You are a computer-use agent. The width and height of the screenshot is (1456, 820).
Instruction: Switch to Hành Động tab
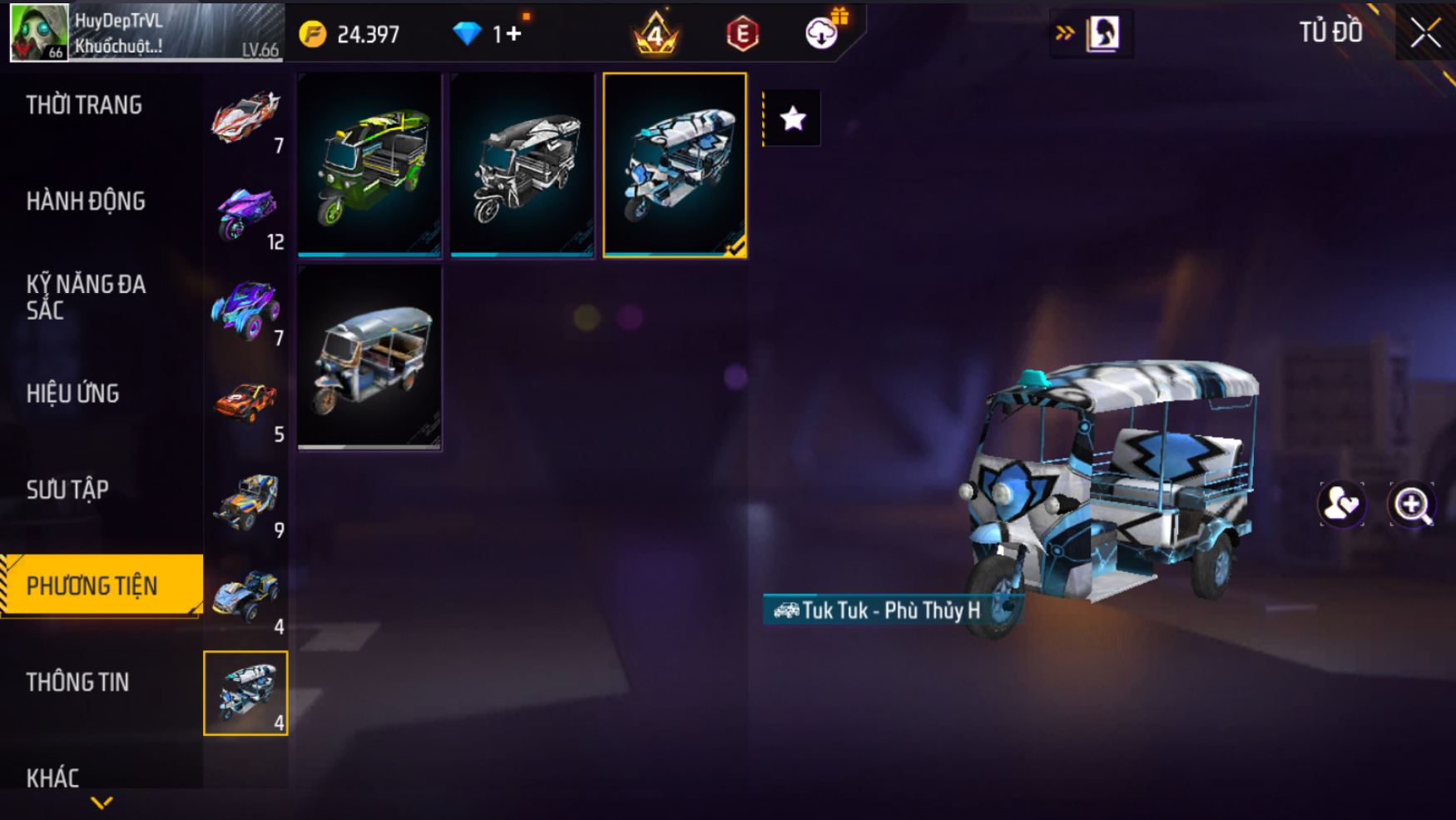pos(86,201)
